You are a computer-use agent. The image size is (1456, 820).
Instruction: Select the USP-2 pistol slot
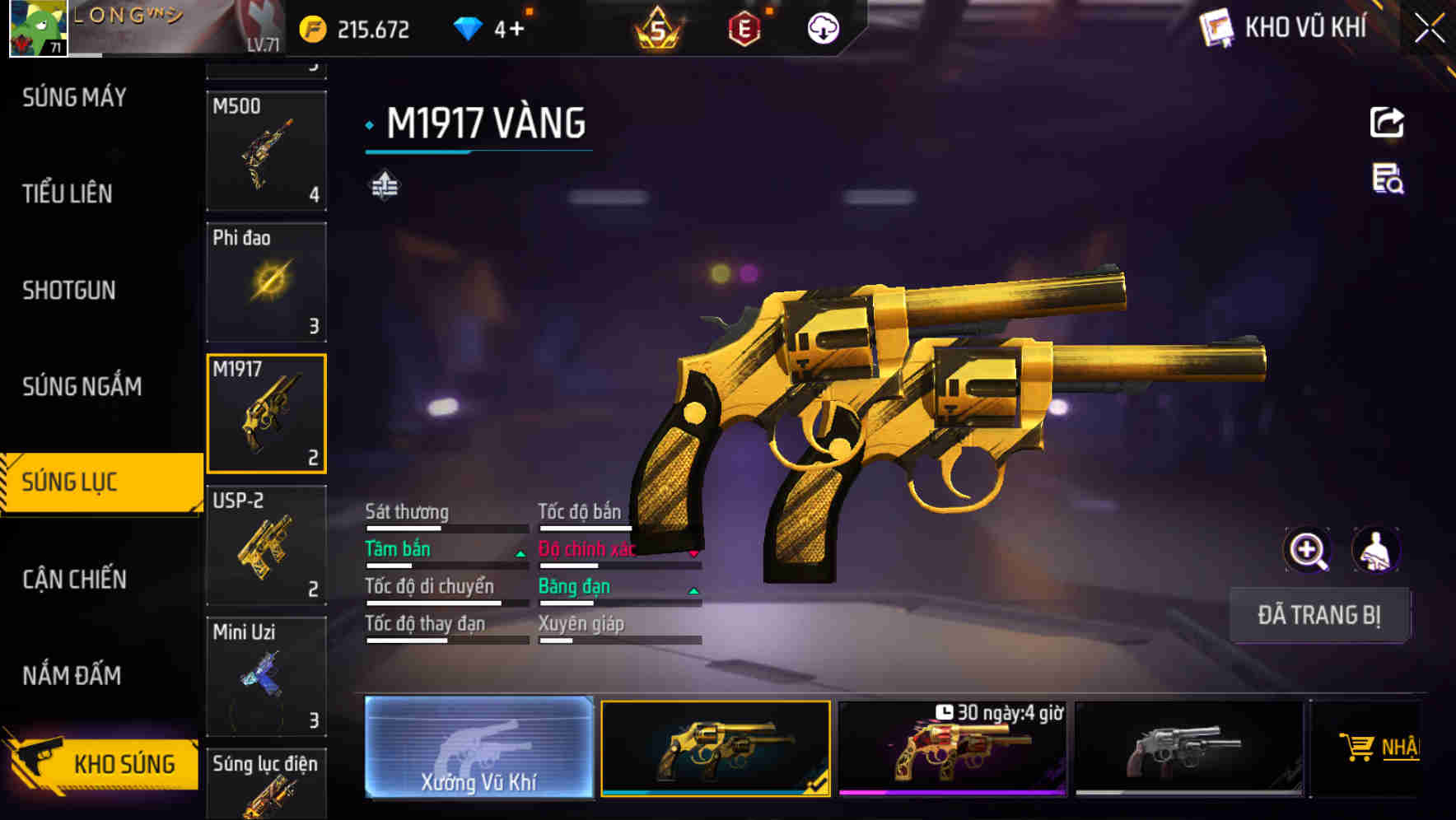click(266, 545)
